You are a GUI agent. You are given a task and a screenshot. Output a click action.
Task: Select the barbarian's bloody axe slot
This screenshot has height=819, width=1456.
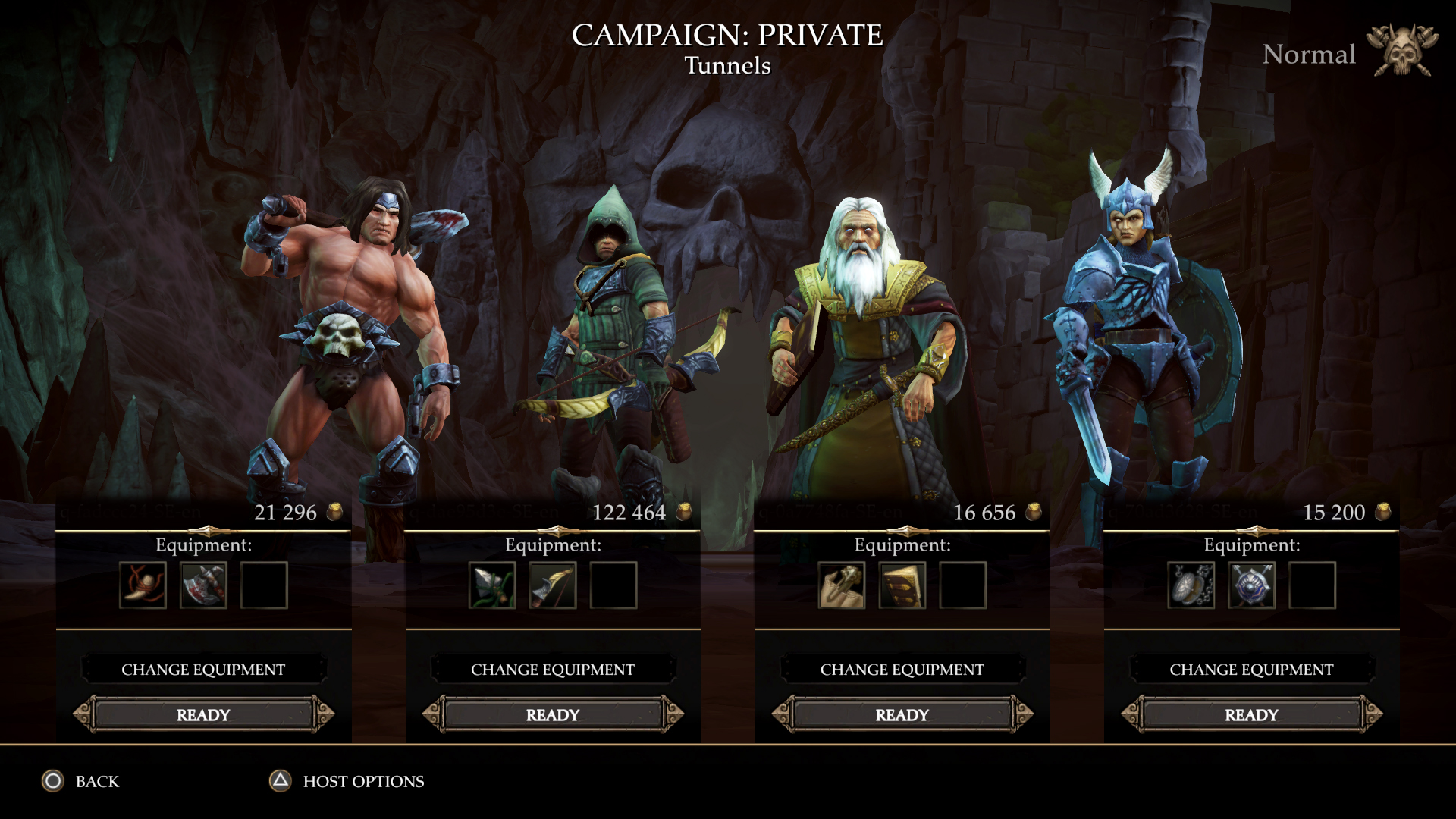tap(203, 585)
